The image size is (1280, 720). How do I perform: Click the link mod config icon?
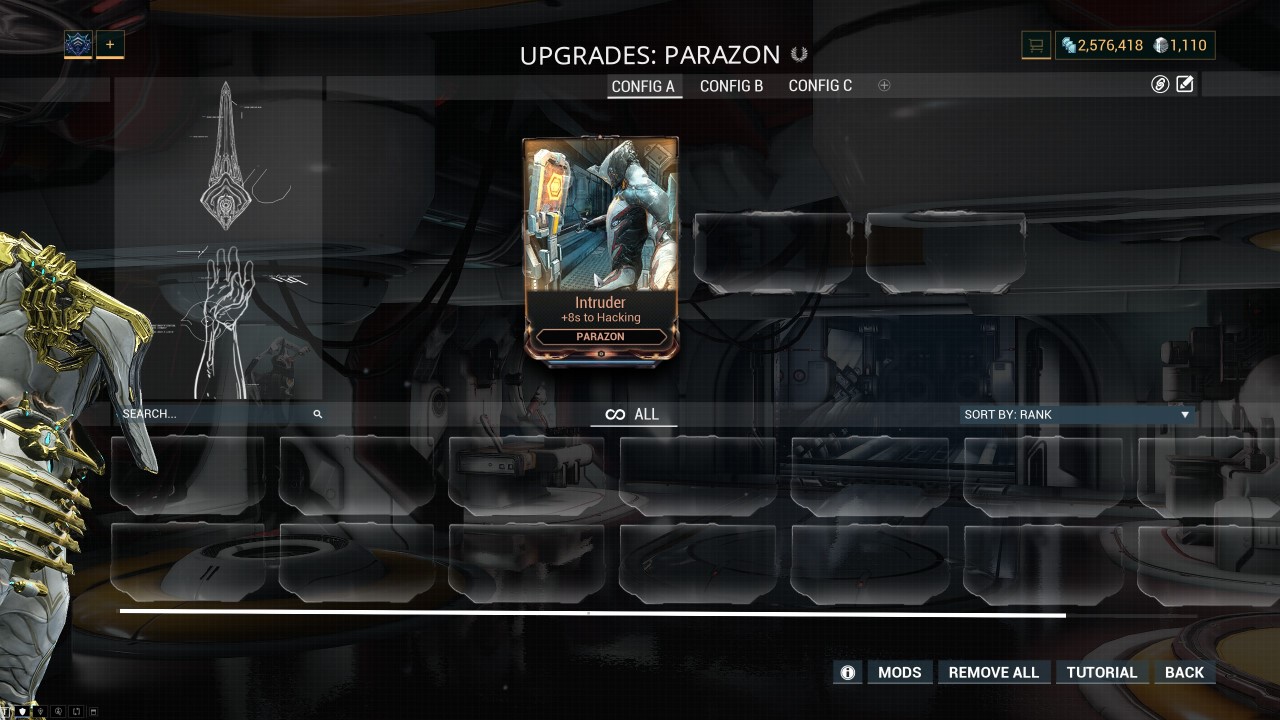1158,85
